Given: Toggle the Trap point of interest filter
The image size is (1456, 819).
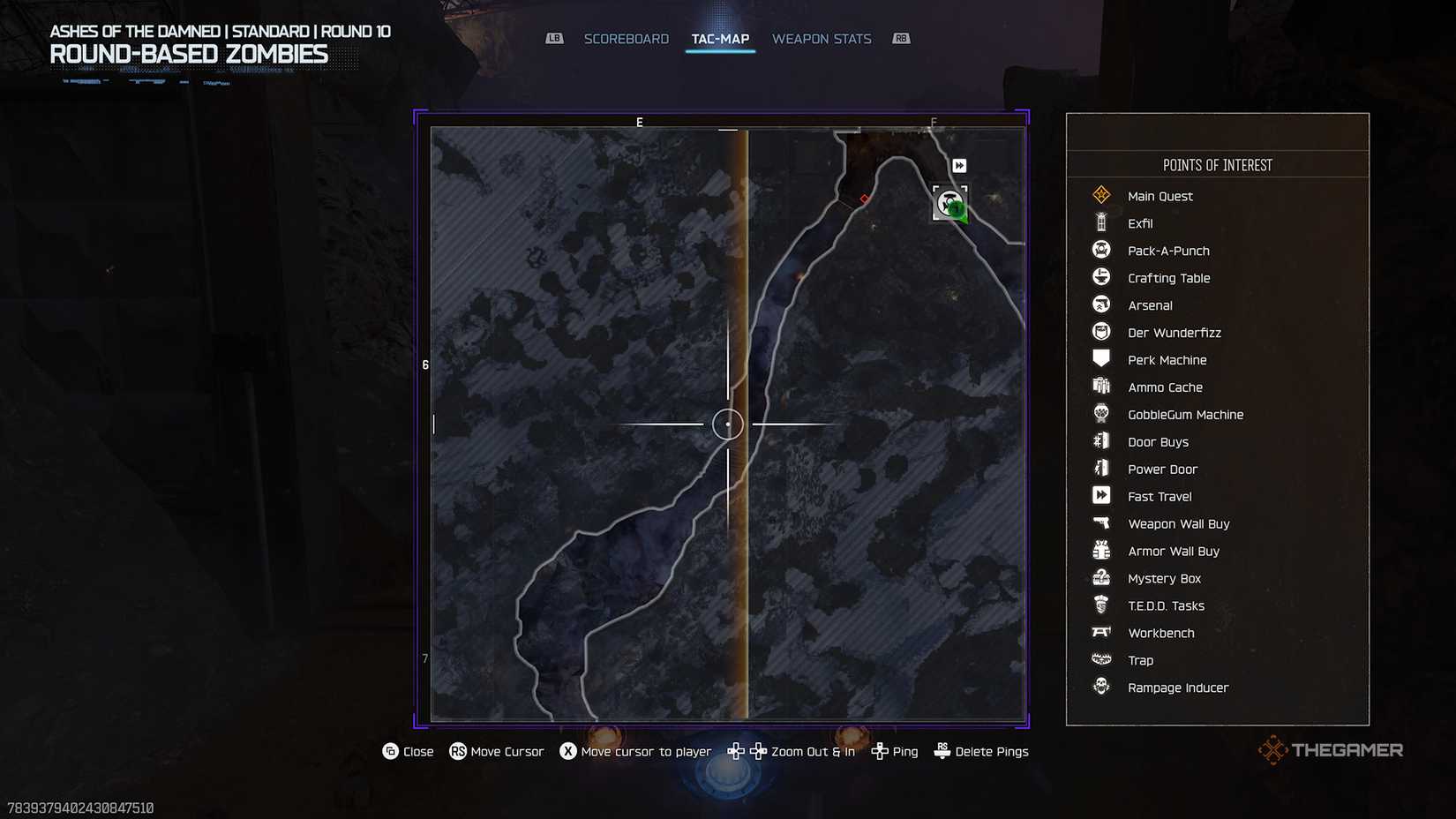Looking at the screenshot, I should 1100,660.
